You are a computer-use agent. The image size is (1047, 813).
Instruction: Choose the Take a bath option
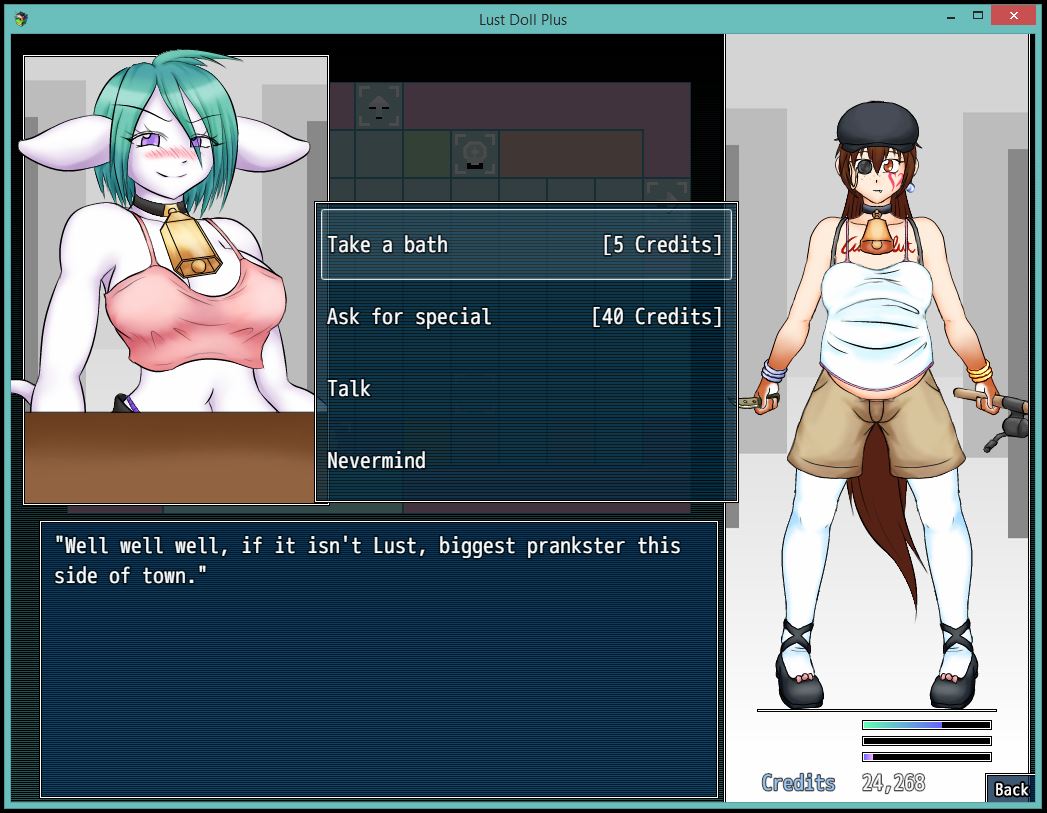click(x=525, y=245)
